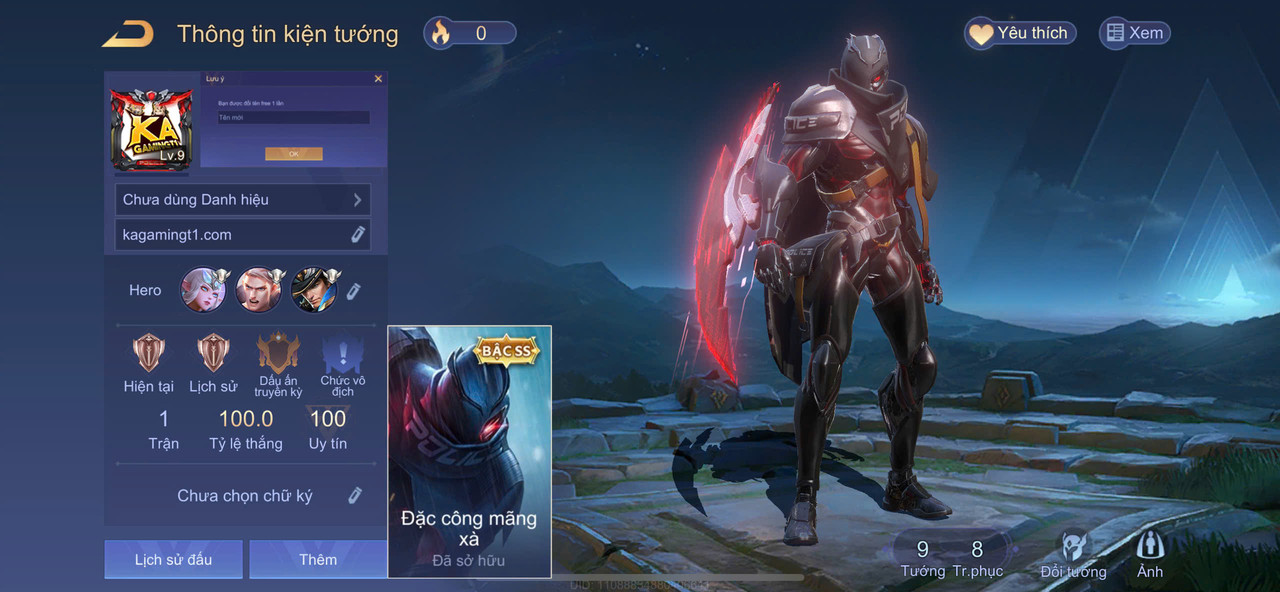
Task: Click the Thêm button
Action: click(x=318, y=560)
